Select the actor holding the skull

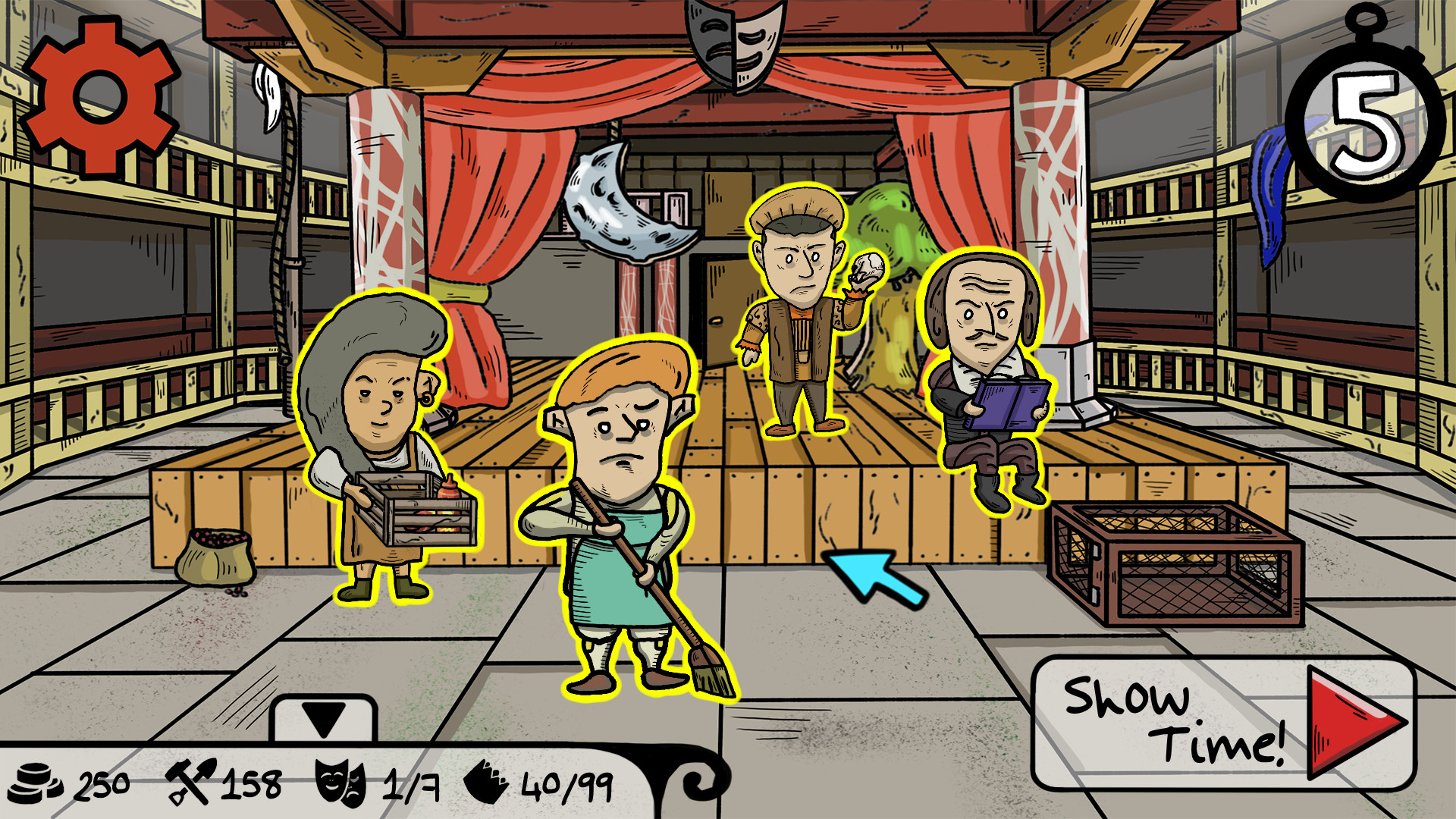796,318
